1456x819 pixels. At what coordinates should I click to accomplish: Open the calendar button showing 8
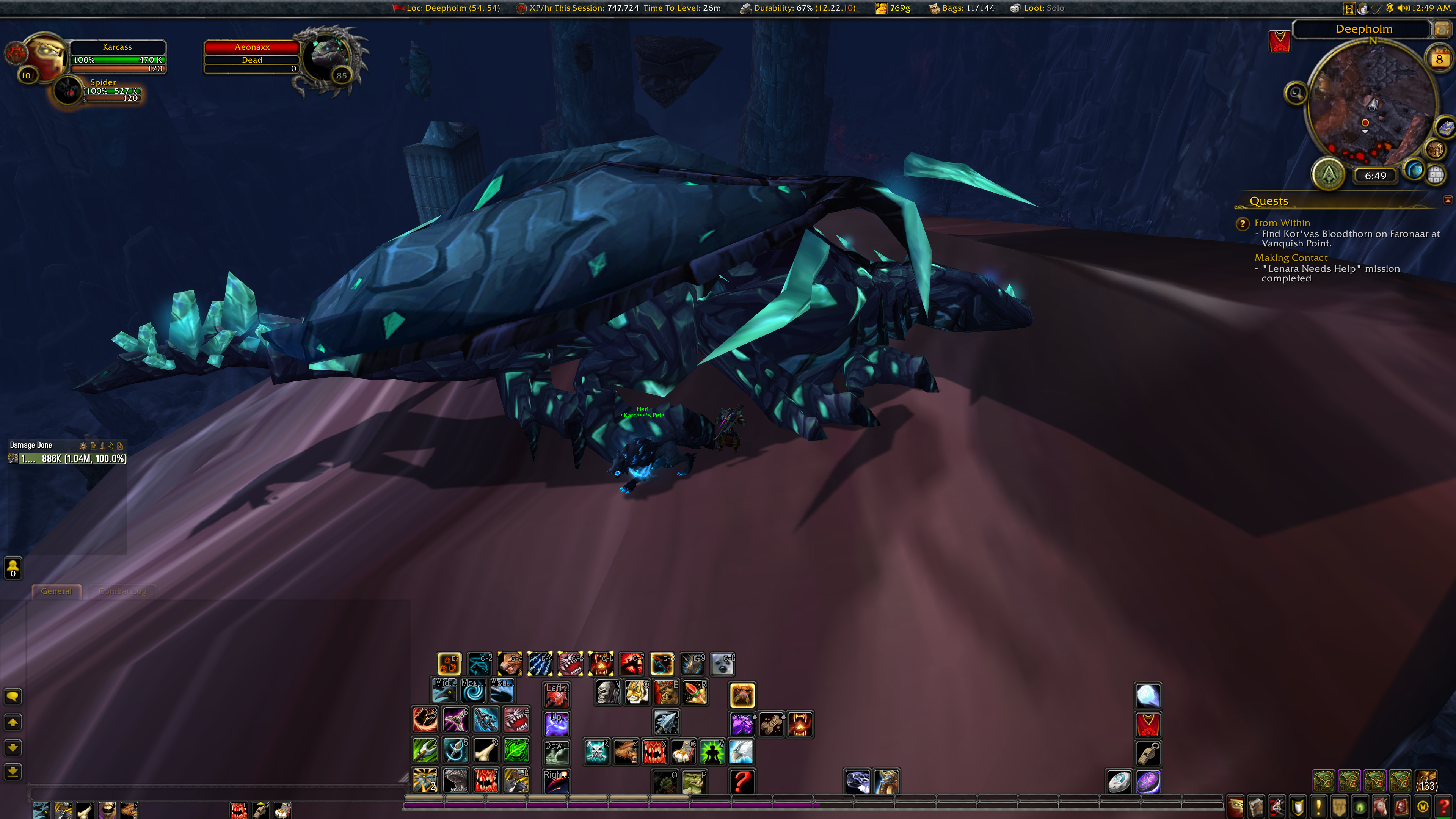coord(1439,60)
